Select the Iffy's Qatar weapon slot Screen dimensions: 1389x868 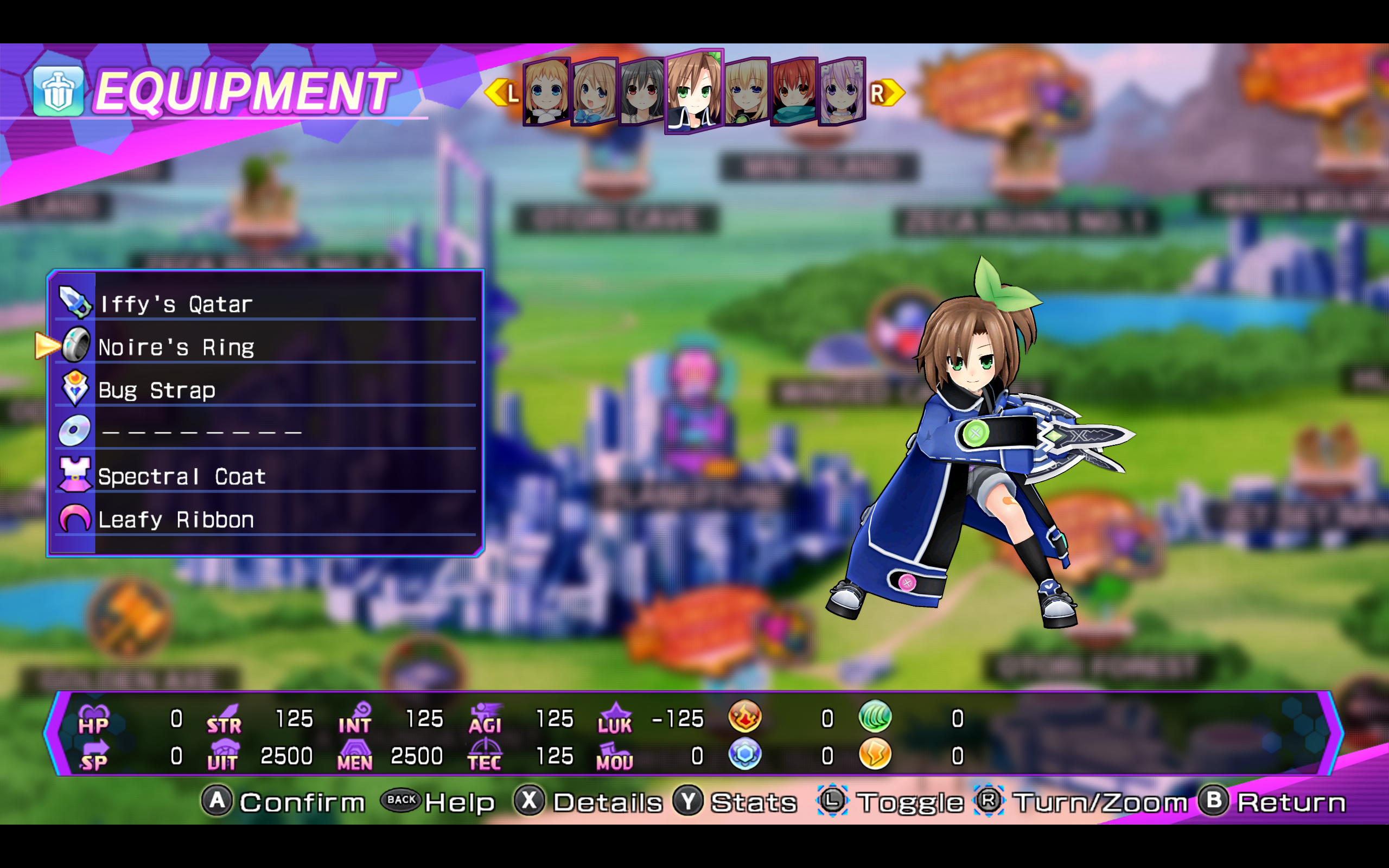265,303
